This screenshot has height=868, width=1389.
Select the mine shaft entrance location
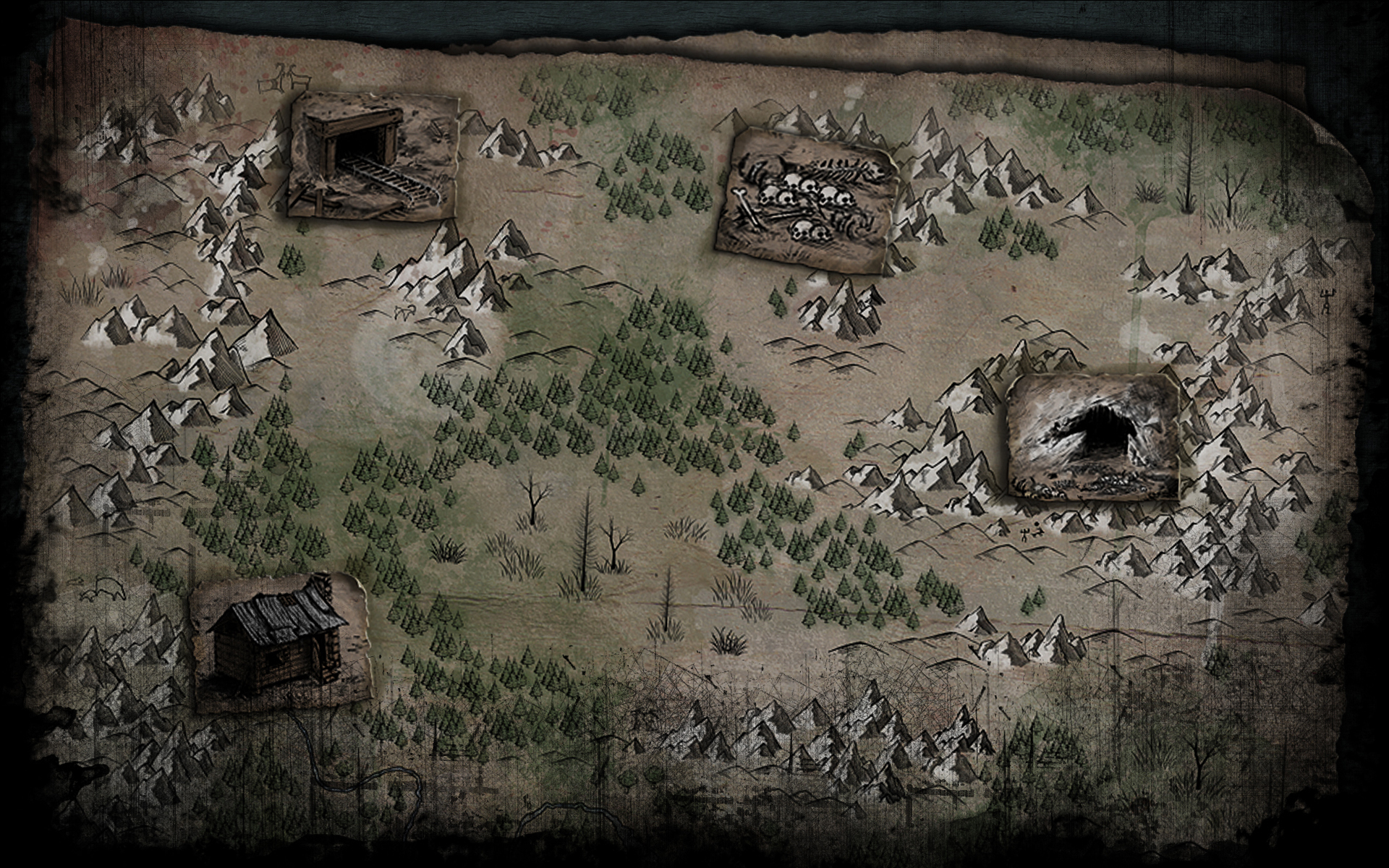[374, 155]
